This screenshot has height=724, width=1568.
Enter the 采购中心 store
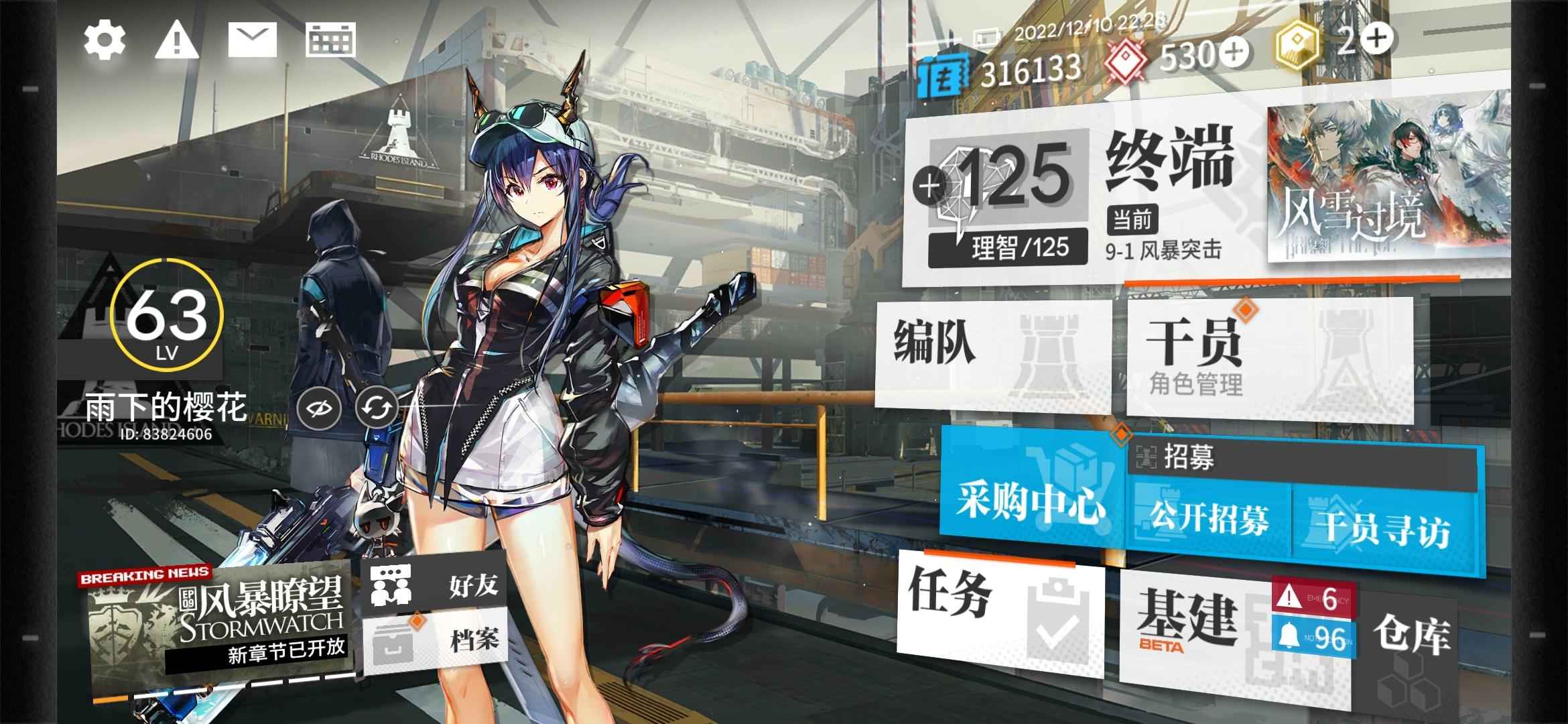(x=1031, y=499)
